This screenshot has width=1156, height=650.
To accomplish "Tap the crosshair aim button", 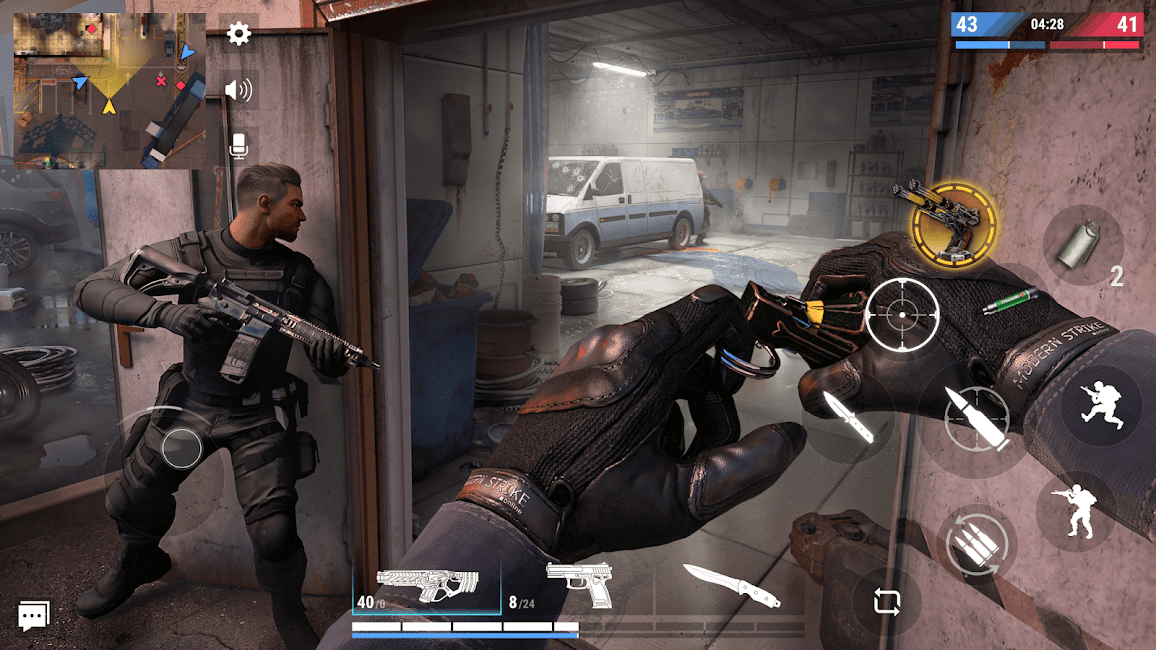I will [902, 314].
